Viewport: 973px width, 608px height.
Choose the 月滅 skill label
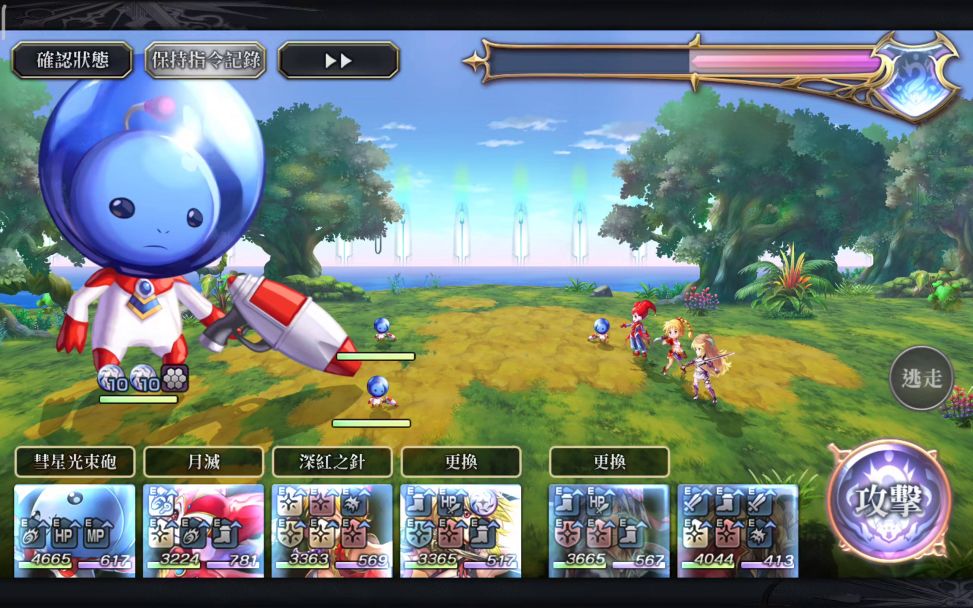pyautogui.click(x=203, y=462)
